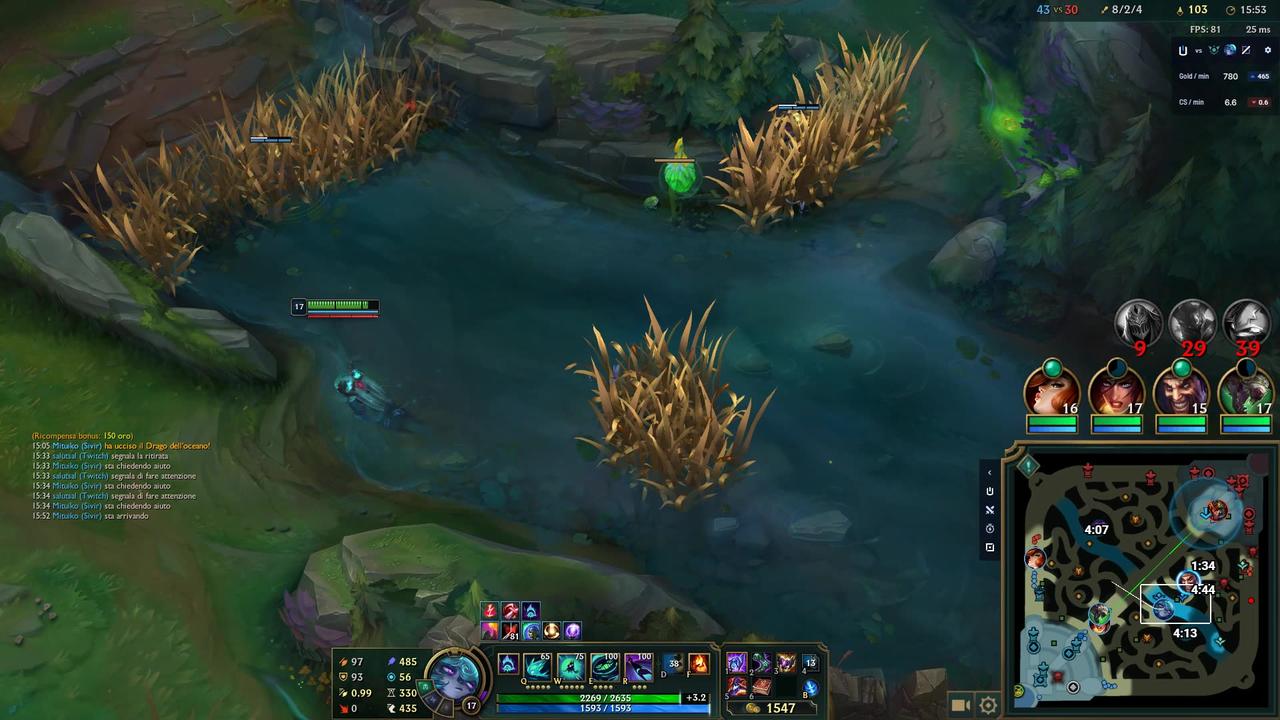The image size is (1280, 720).
Task: Cast Vex's Q ability in the HUD
Action: coord(535,666)
